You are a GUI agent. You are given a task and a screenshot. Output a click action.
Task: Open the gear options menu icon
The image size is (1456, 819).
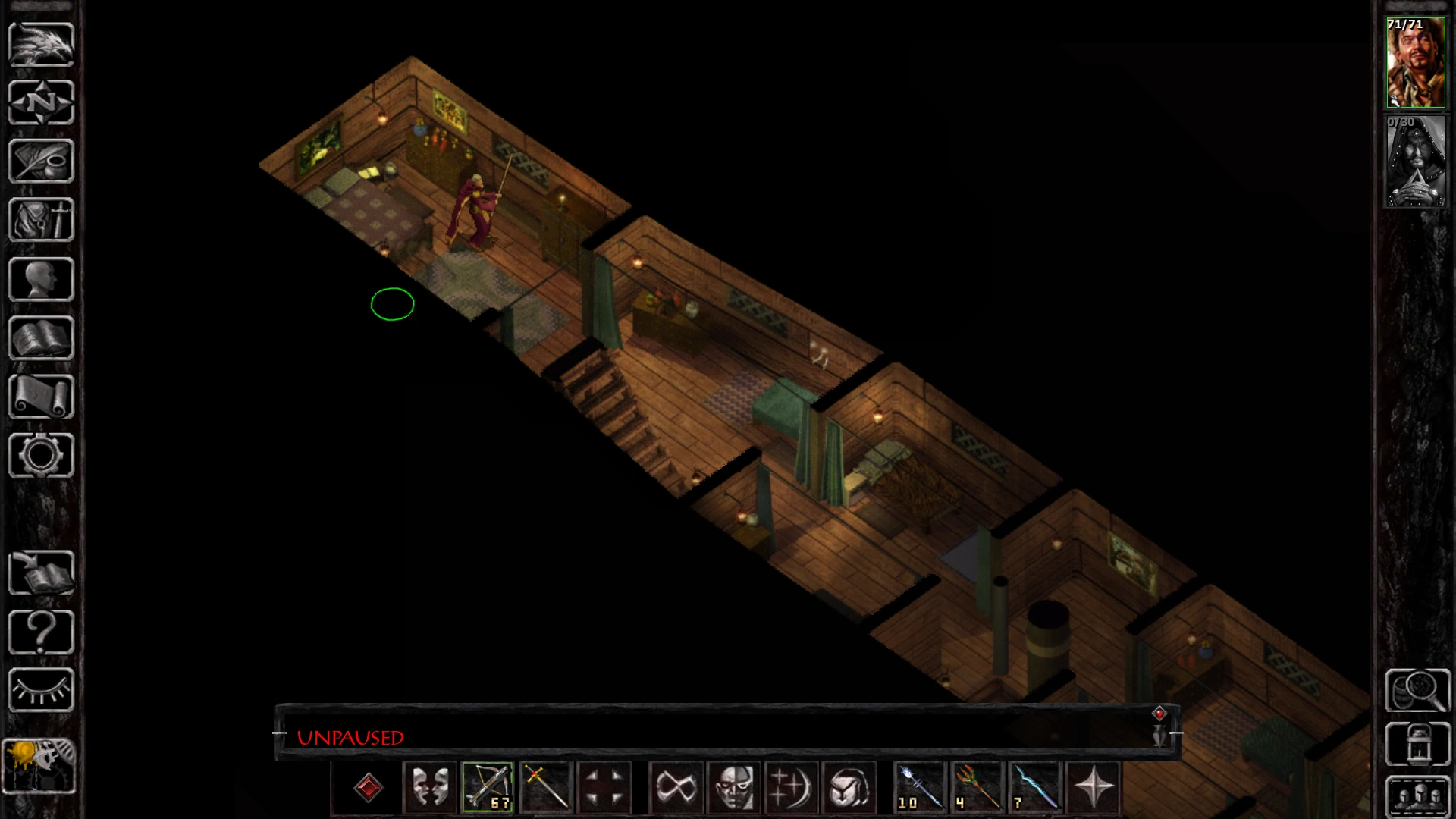pos(42,455)
